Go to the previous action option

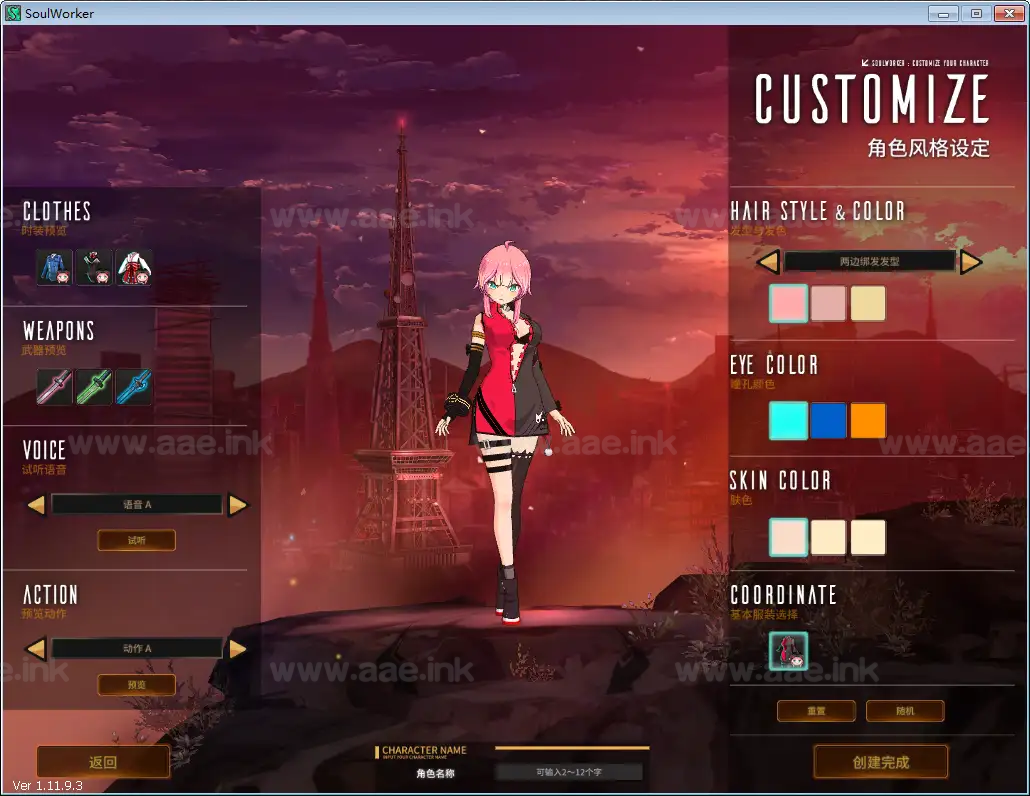coord(36,649)
